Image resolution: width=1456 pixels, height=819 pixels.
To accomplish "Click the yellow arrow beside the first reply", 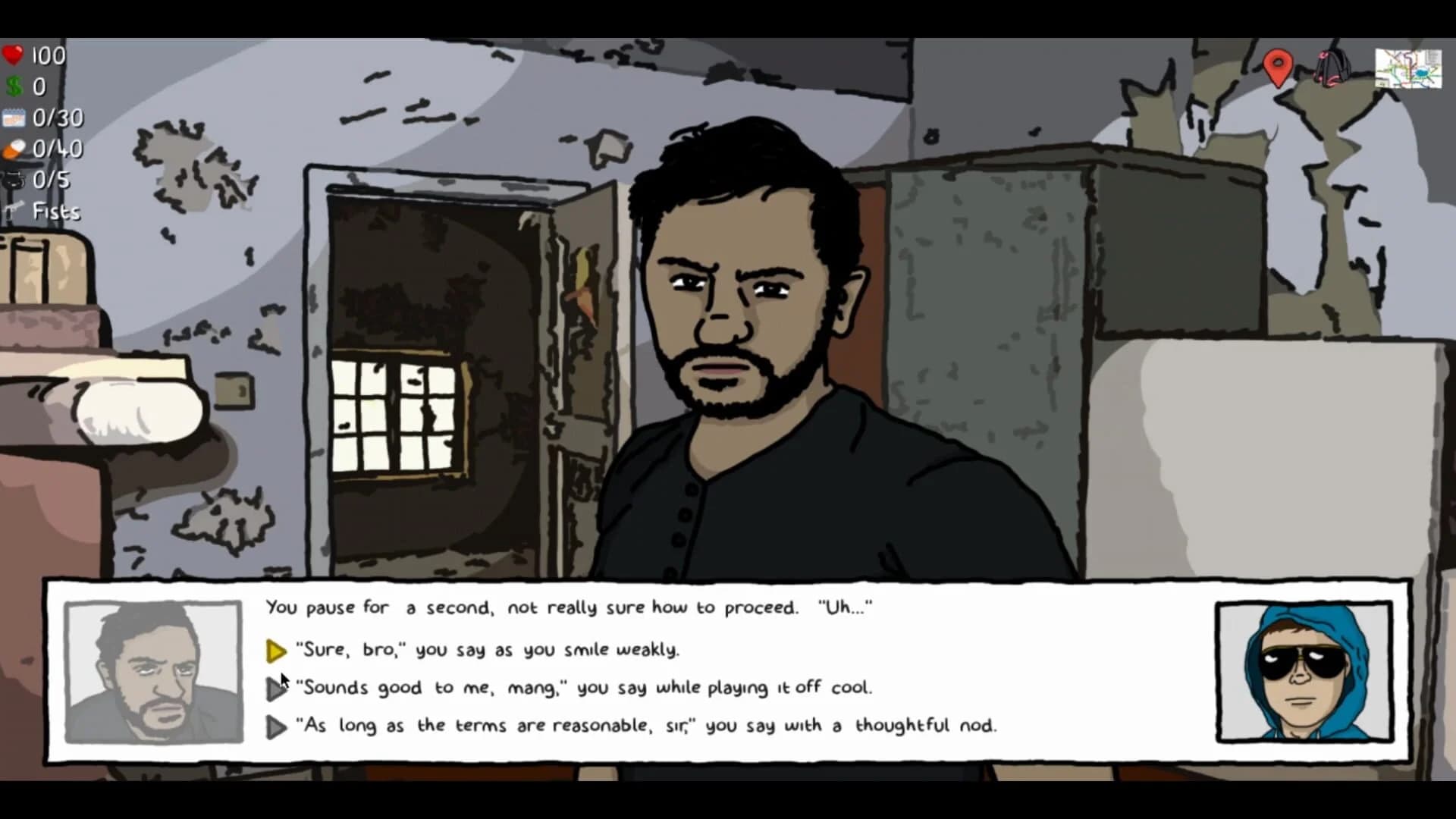I will click(276, 650).
